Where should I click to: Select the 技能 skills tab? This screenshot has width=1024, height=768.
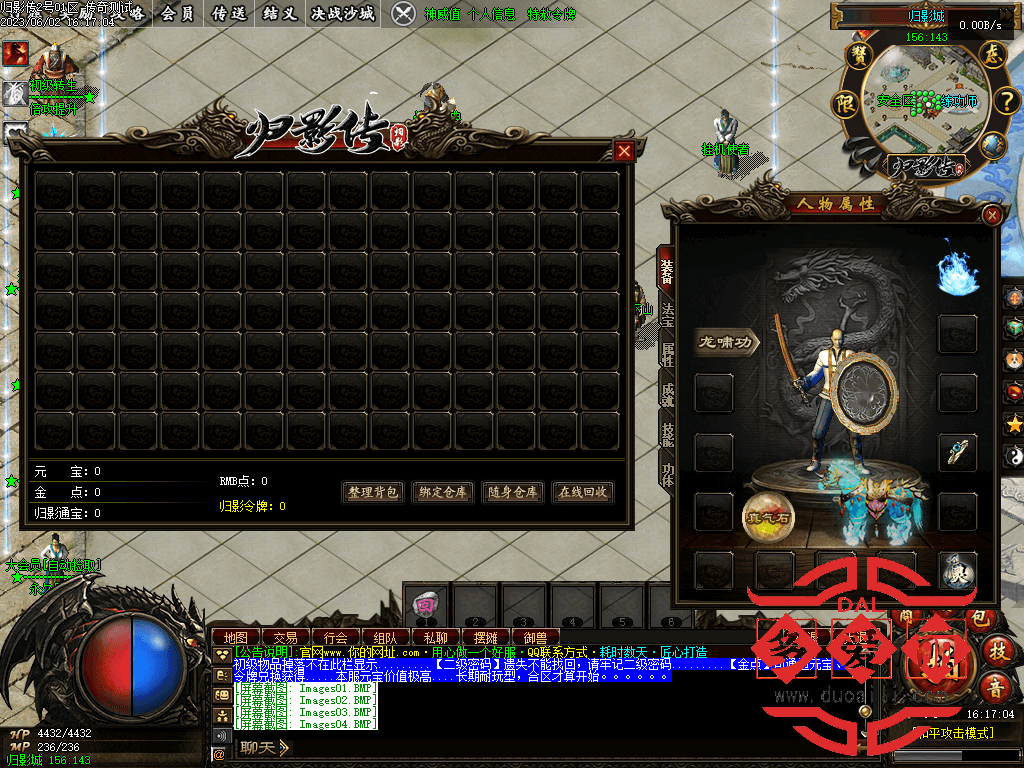pos(667,431)
